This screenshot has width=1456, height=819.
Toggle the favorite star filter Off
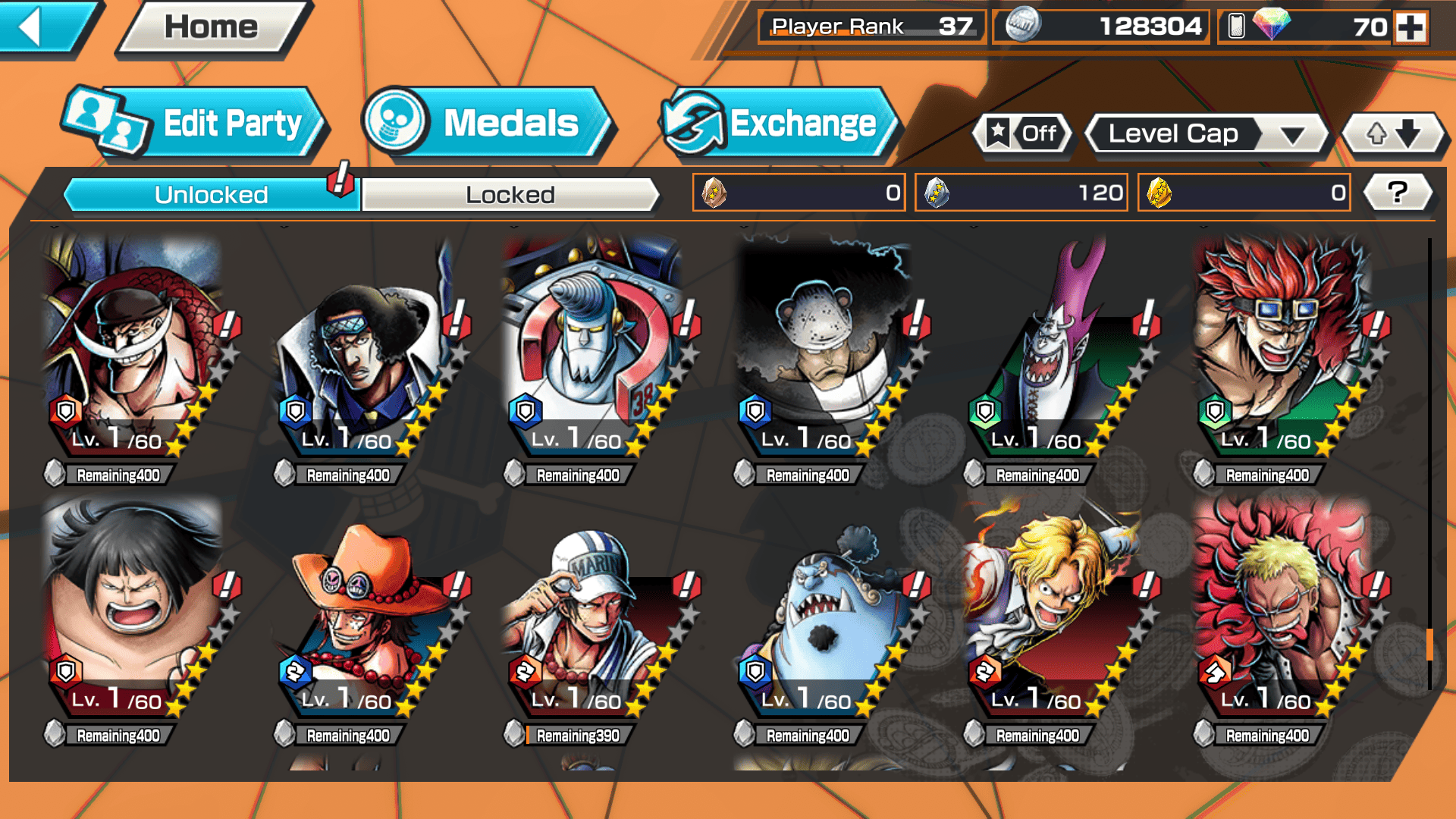pos(1023,134)
